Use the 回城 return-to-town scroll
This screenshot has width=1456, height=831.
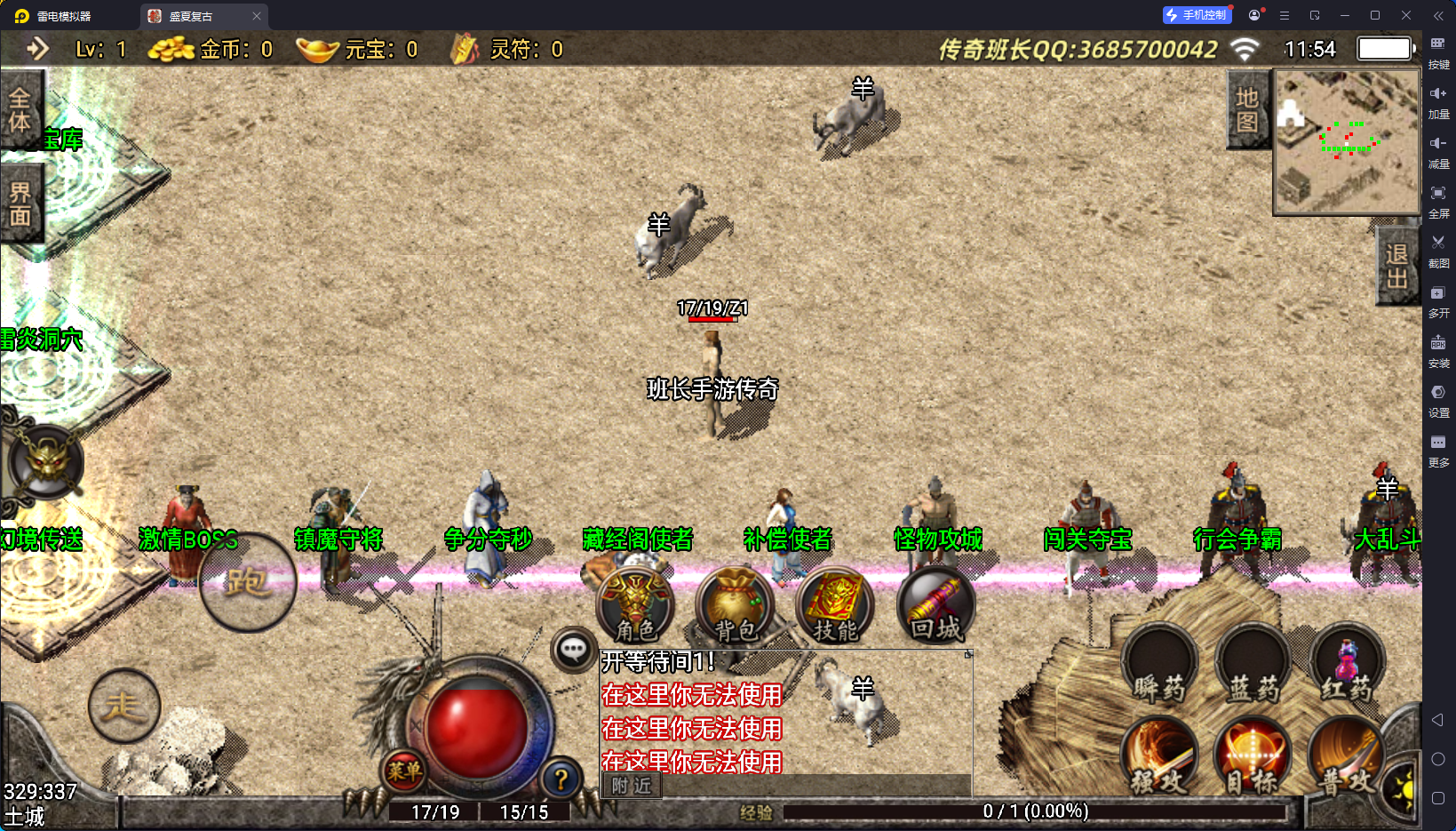pos(935,604)
